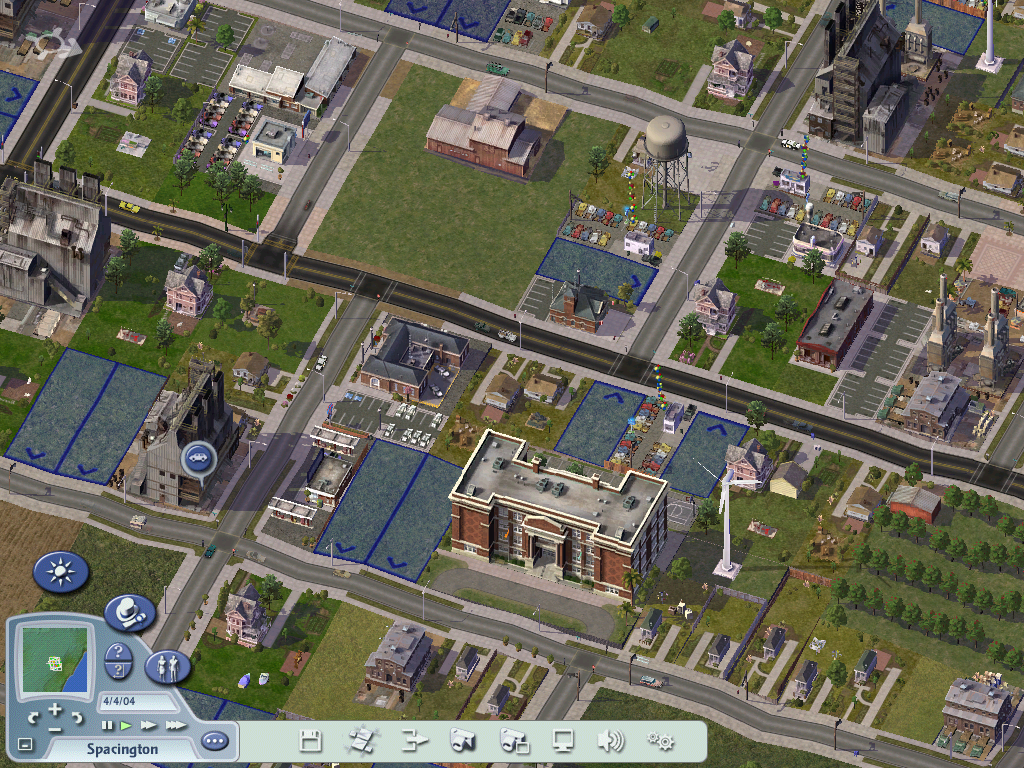Set simulation to normal play speed

[126, 725]
